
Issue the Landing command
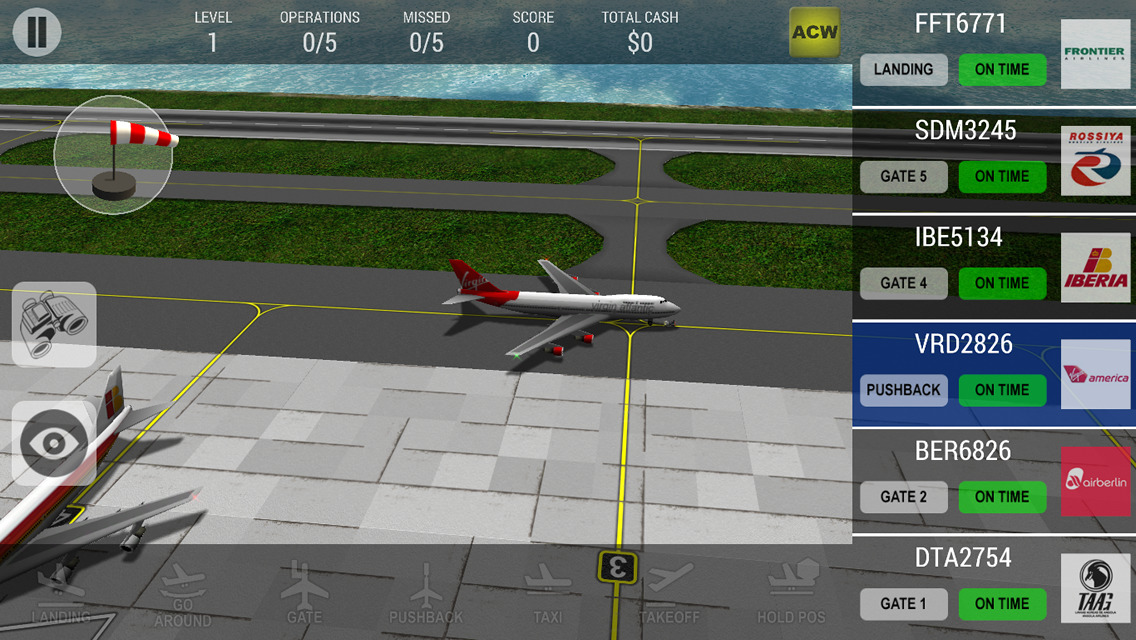coord(61,595)
